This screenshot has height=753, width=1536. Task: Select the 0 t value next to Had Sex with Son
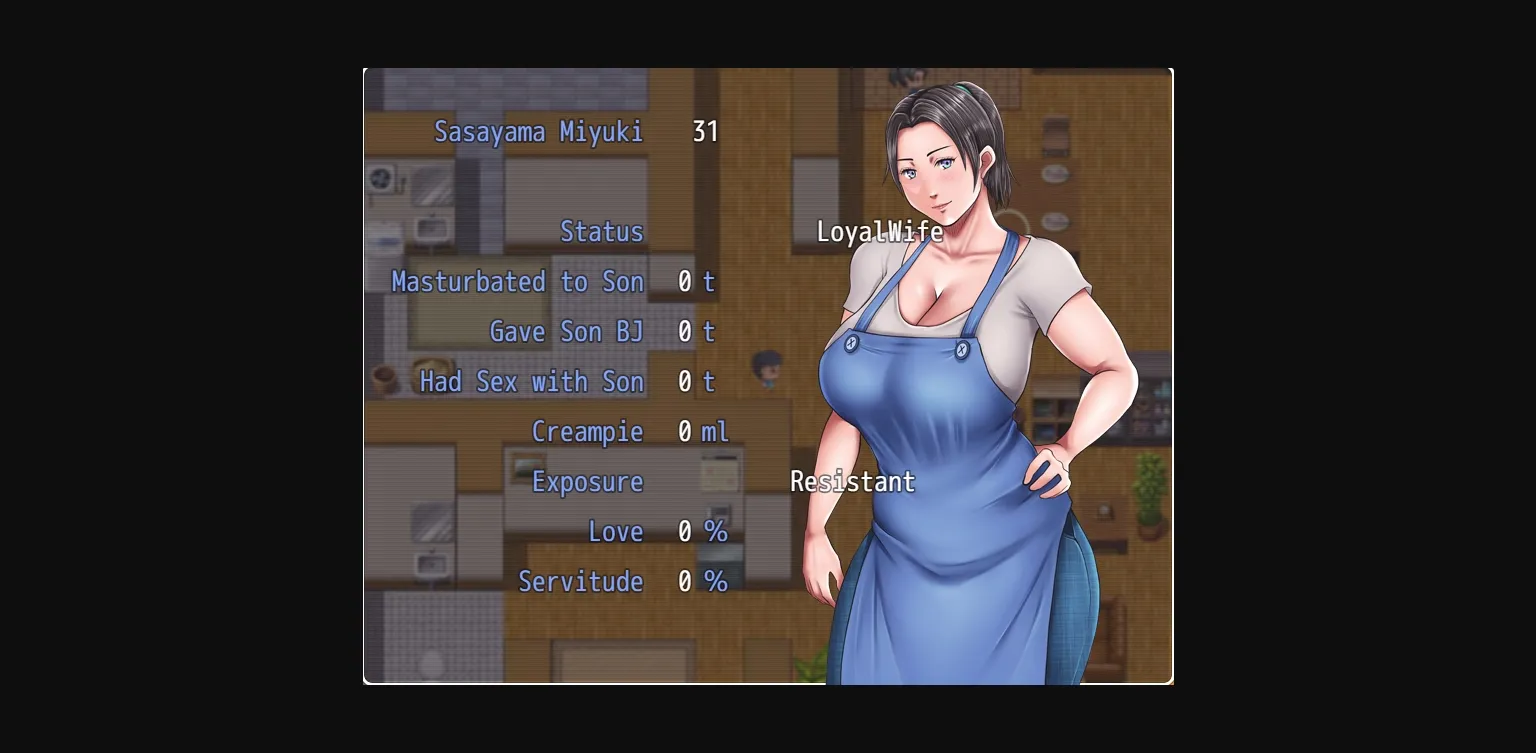point(697,382)
